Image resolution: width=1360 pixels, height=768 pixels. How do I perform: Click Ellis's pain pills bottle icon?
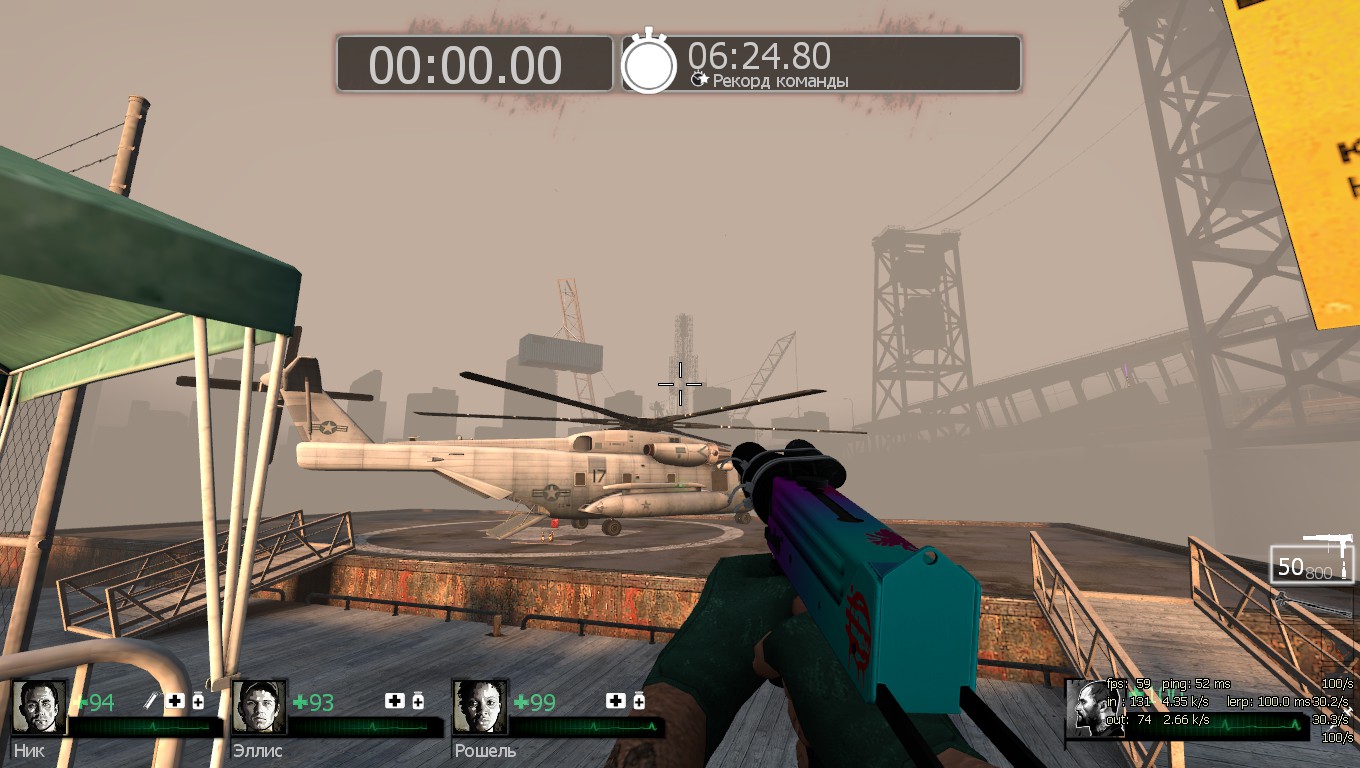point(418,701)
